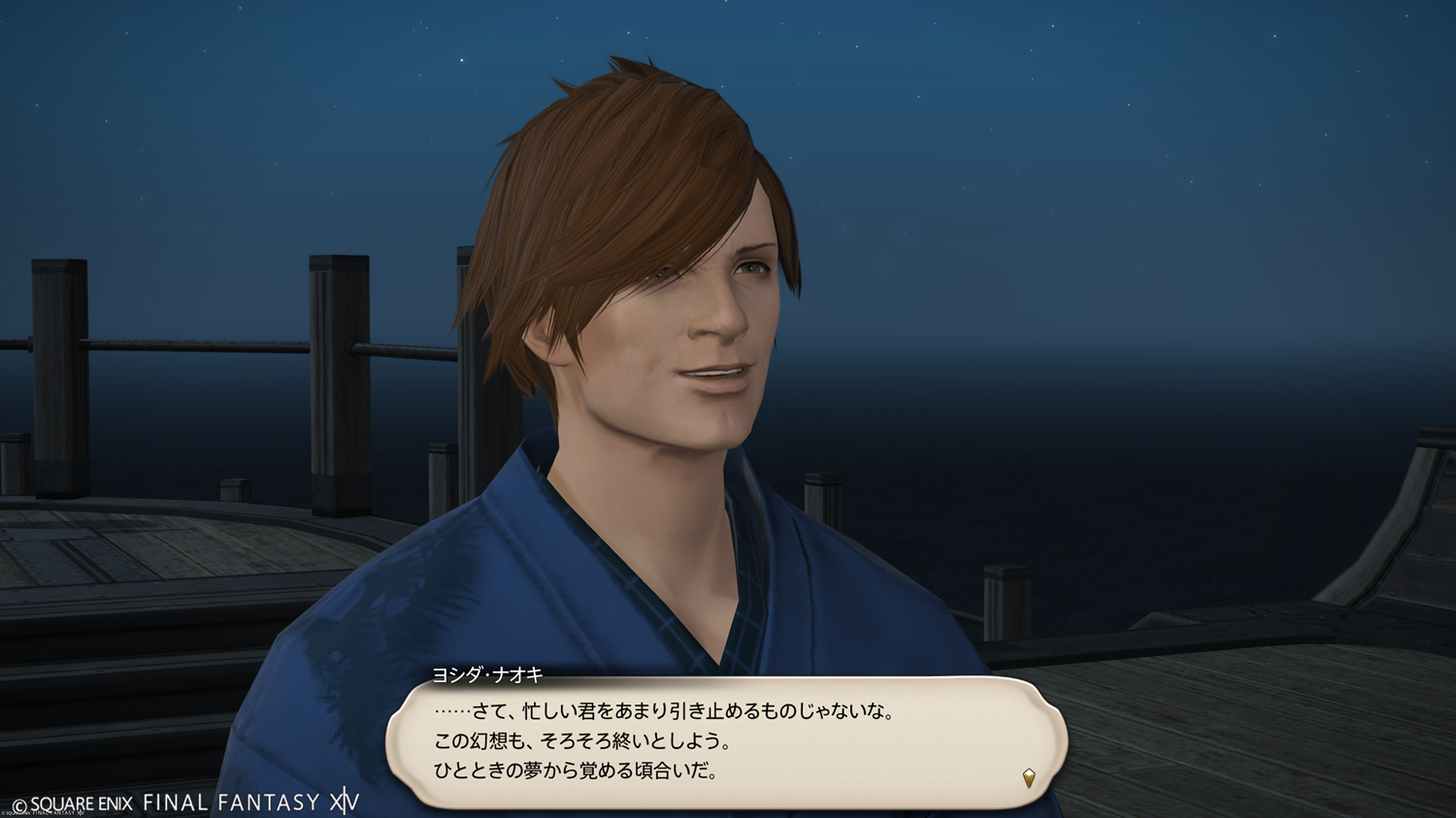Advance dialogue using the golden arrow indicator
The height and width of the screenshot is (818, 1456).
pos(1029,777)
